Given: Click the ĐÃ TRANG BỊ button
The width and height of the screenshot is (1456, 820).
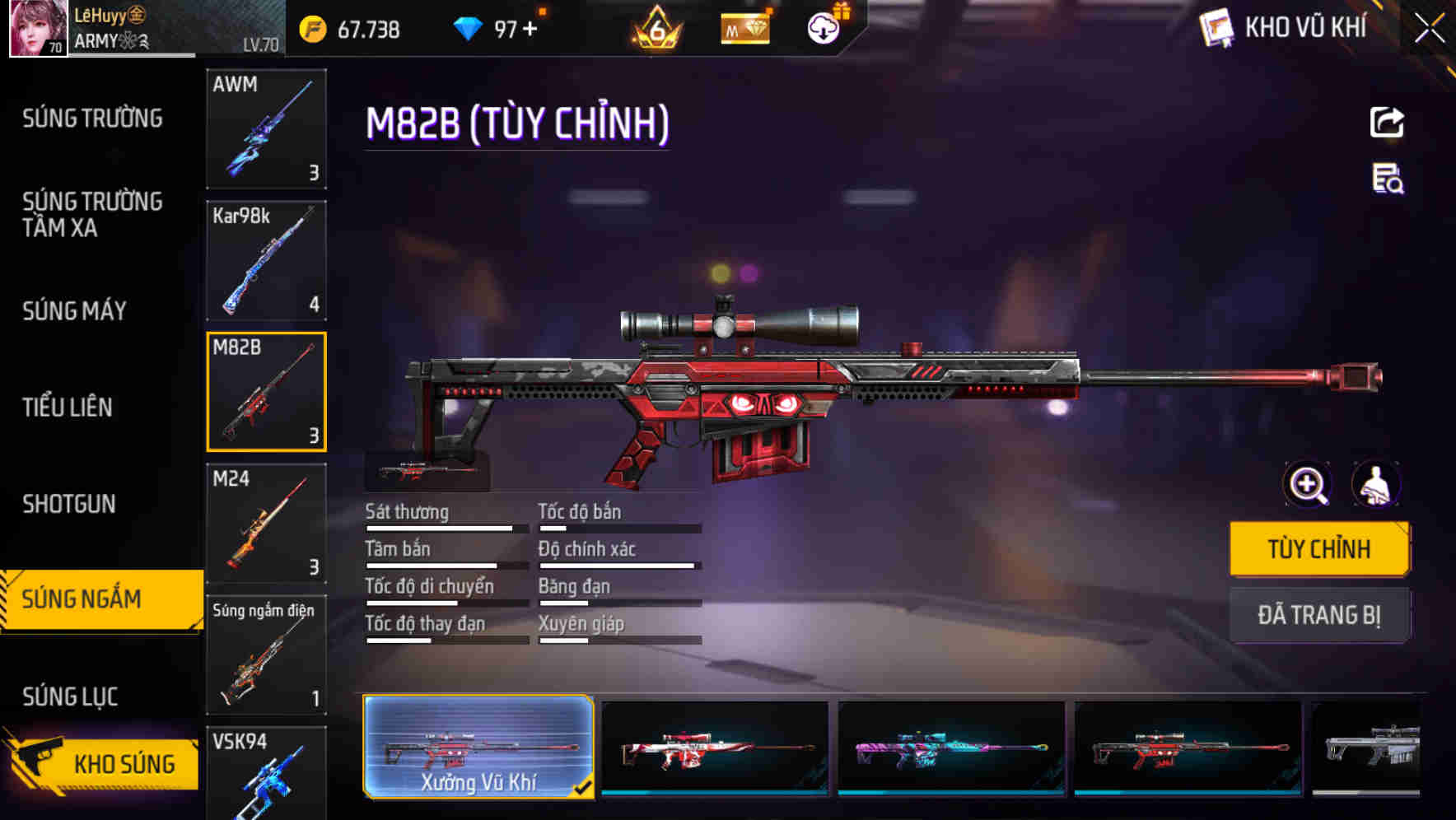Looking at the screenshot, I should [x=1319, y=615].
